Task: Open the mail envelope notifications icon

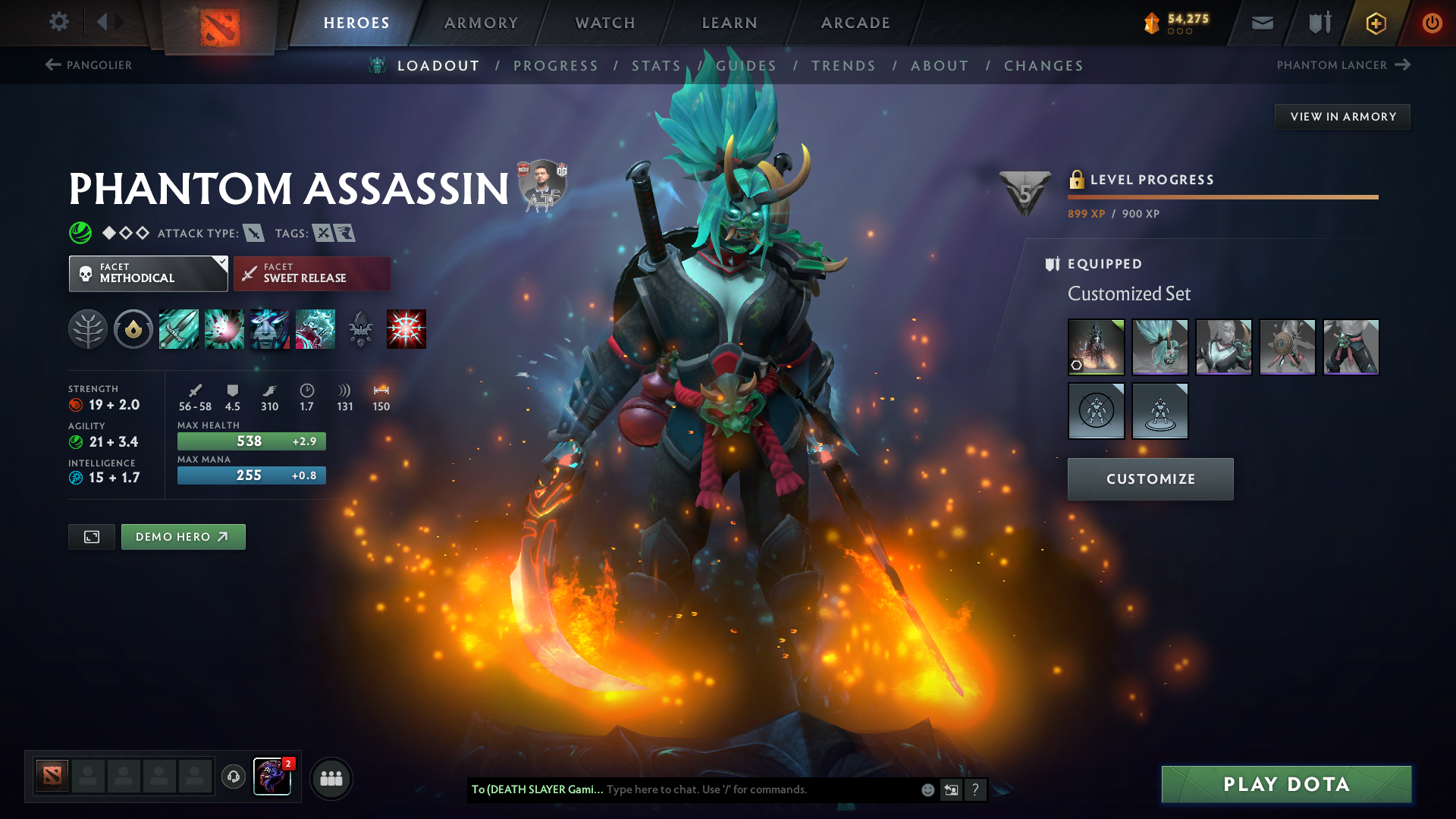Action: [1261, 23]
